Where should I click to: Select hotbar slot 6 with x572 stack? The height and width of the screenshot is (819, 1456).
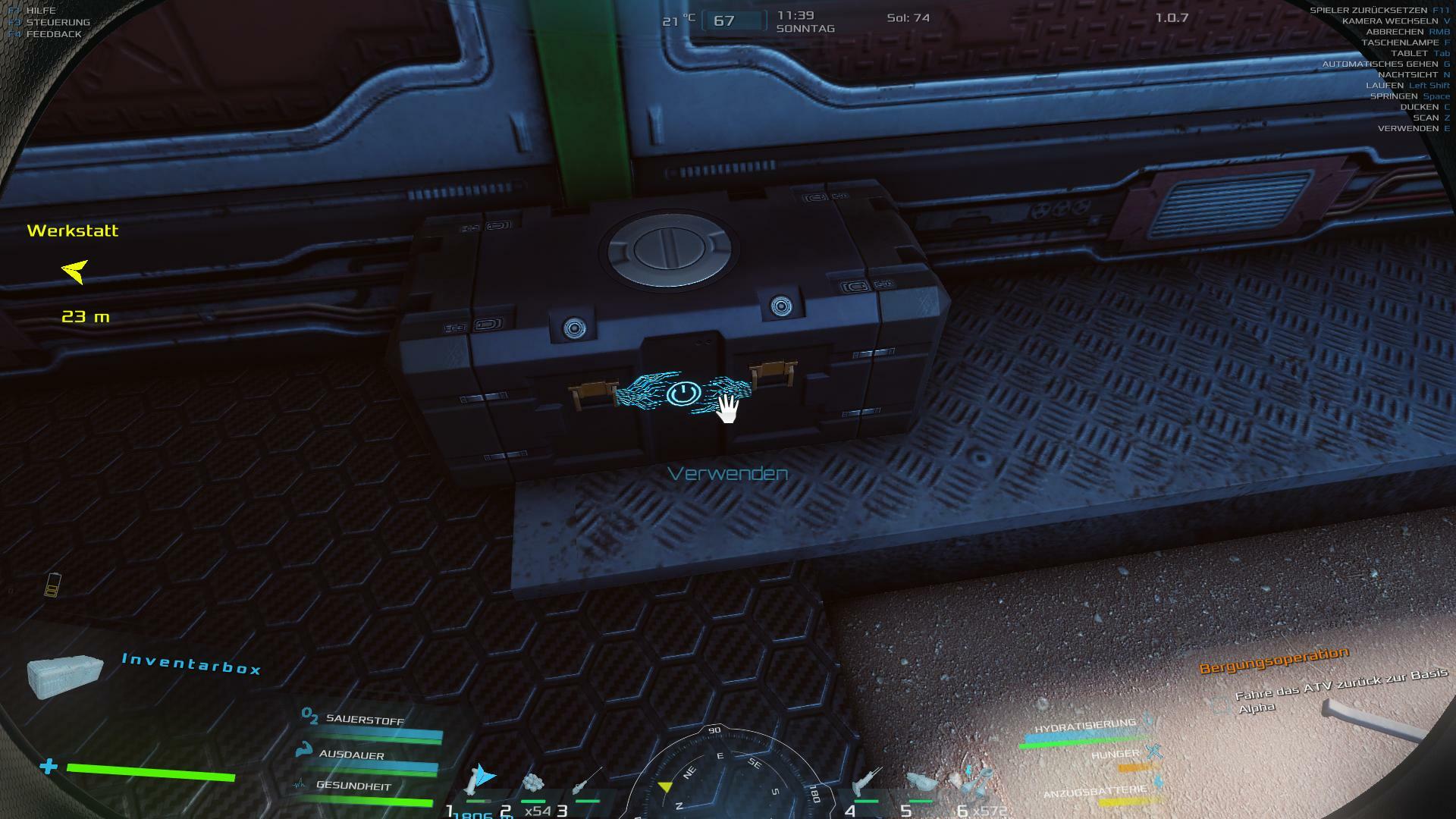tap(976, 781)
